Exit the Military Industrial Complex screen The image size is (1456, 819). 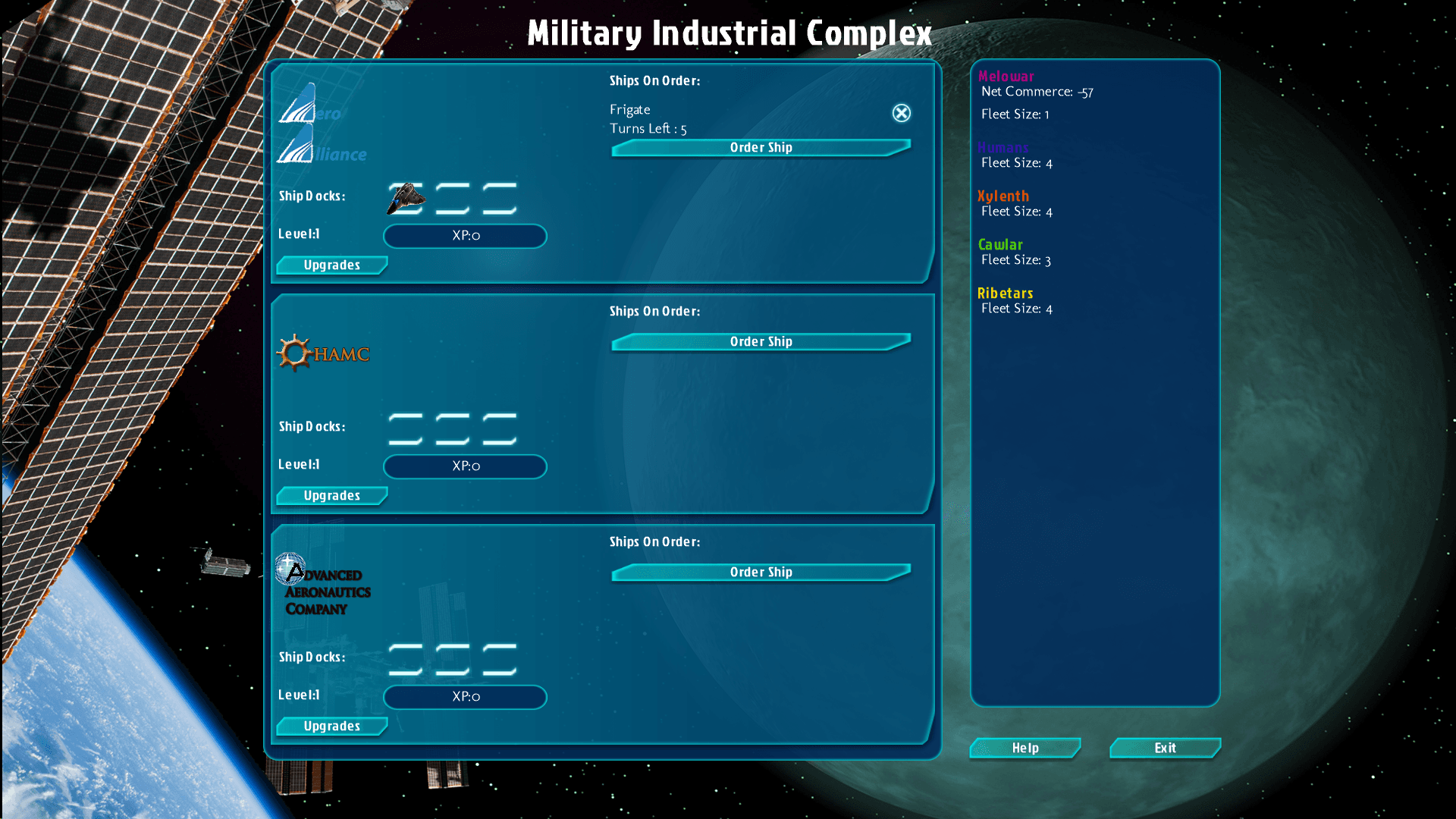1165,748
